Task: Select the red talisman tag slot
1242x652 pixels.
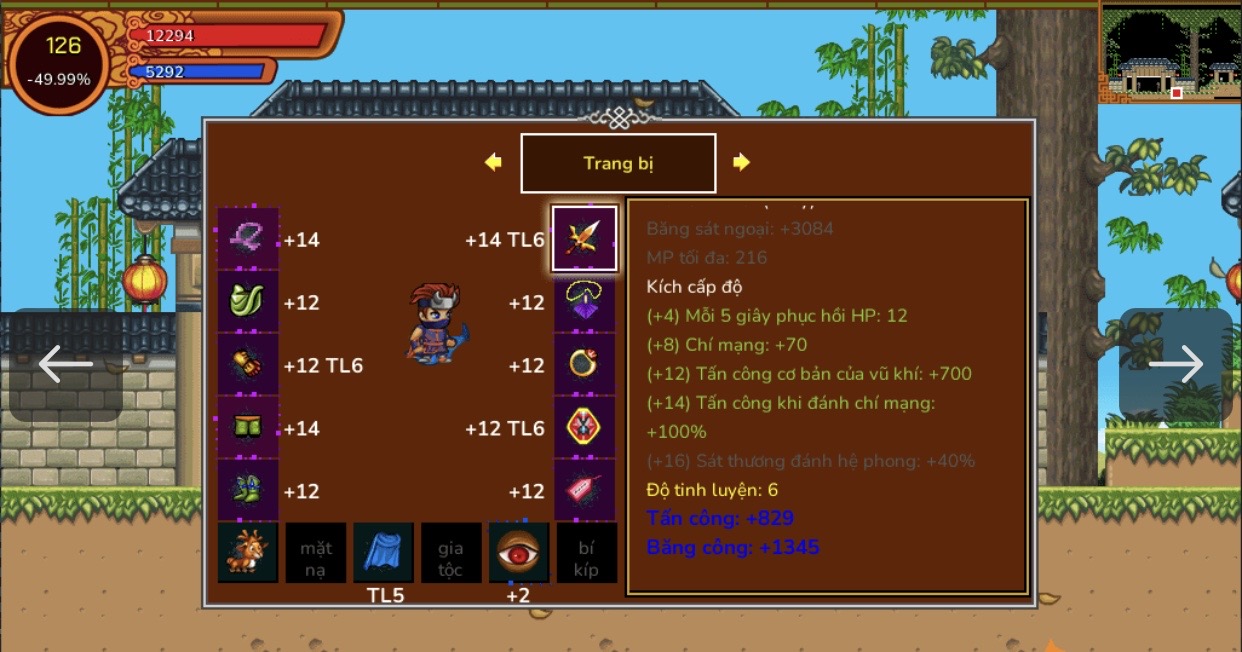Action: pos(585,491)
